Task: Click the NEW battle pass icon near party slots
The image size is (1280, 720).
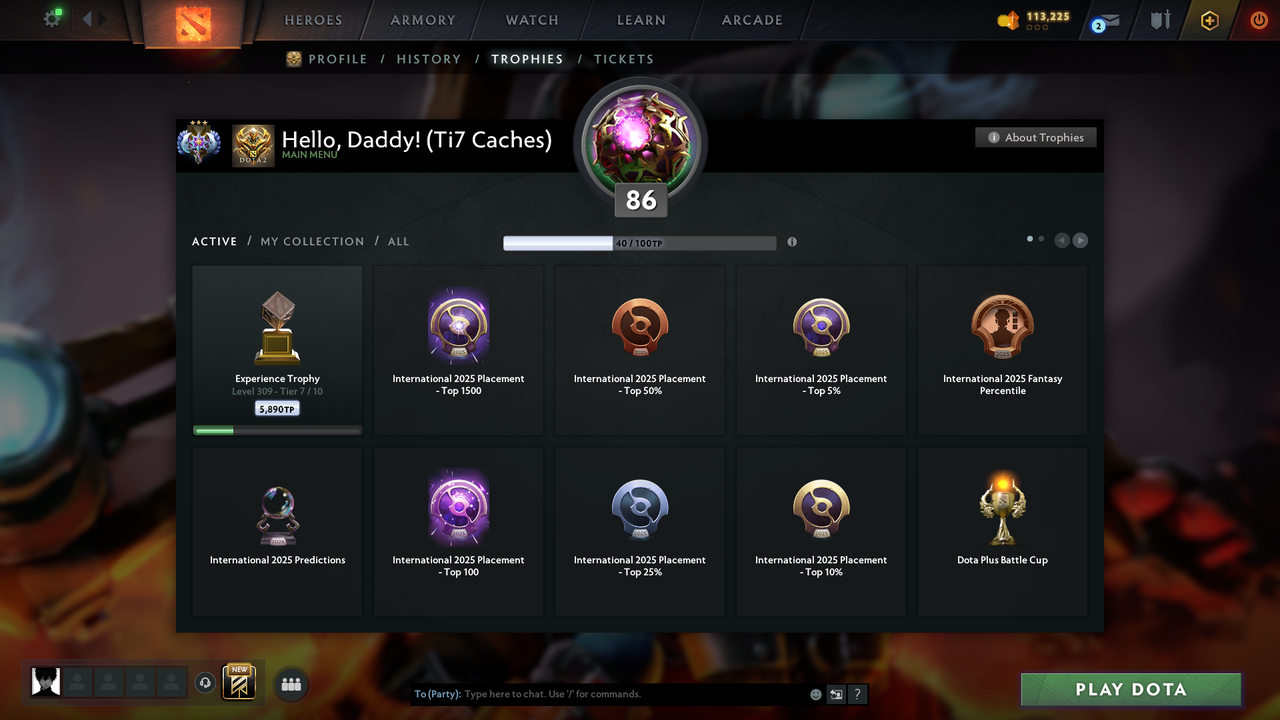Action: (237, 682)
